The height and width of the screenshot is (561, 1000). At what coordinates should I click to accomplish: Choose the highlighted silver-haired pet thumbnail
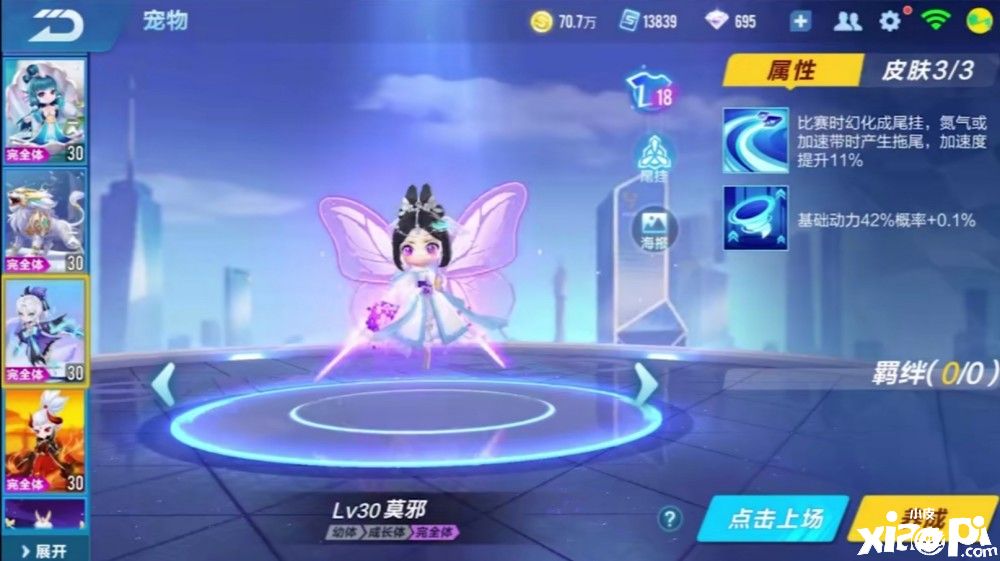pyautogui.click(x=45, y=330)
